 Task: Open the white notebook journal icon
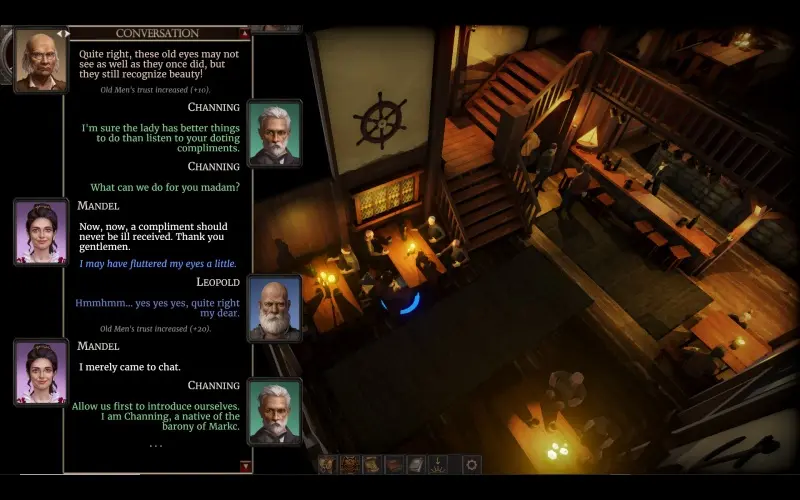416,464
